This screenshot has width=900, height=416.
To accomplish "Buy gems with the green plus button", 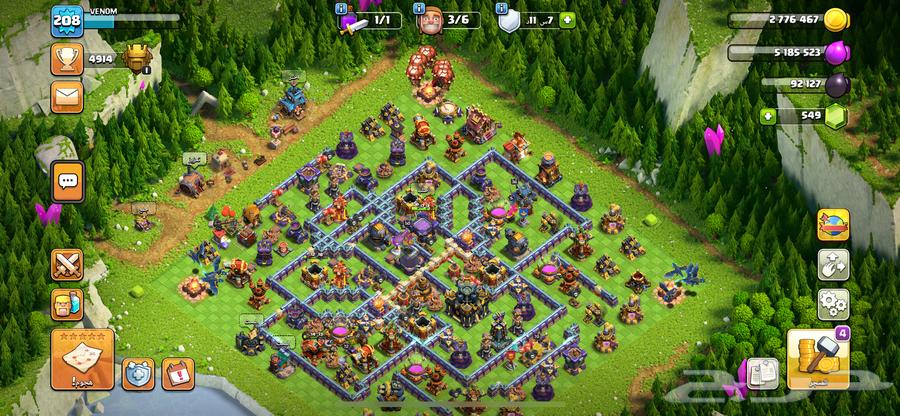I will 768,116.
